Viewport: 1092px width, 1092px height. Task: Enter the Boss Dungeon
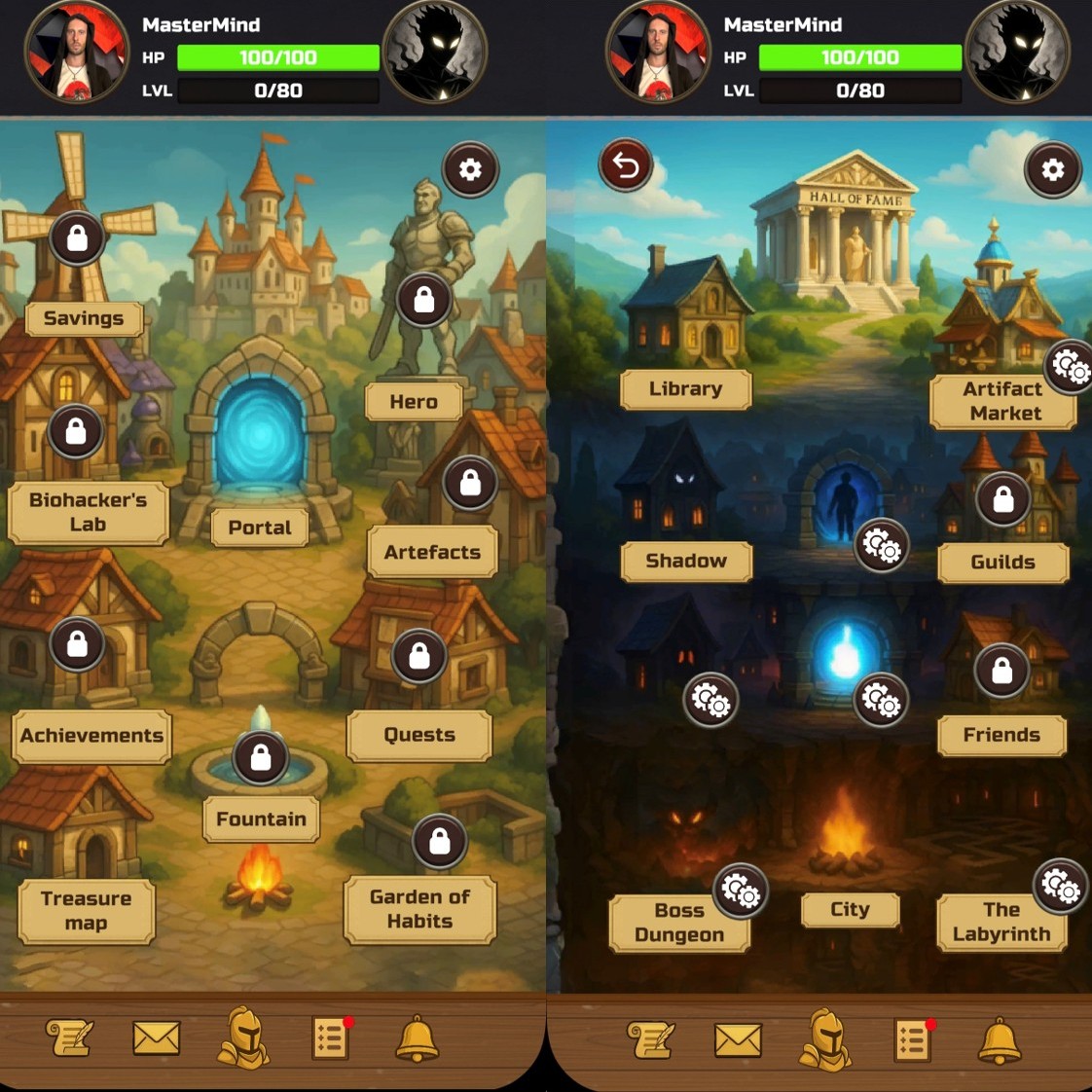click(679, 922)
